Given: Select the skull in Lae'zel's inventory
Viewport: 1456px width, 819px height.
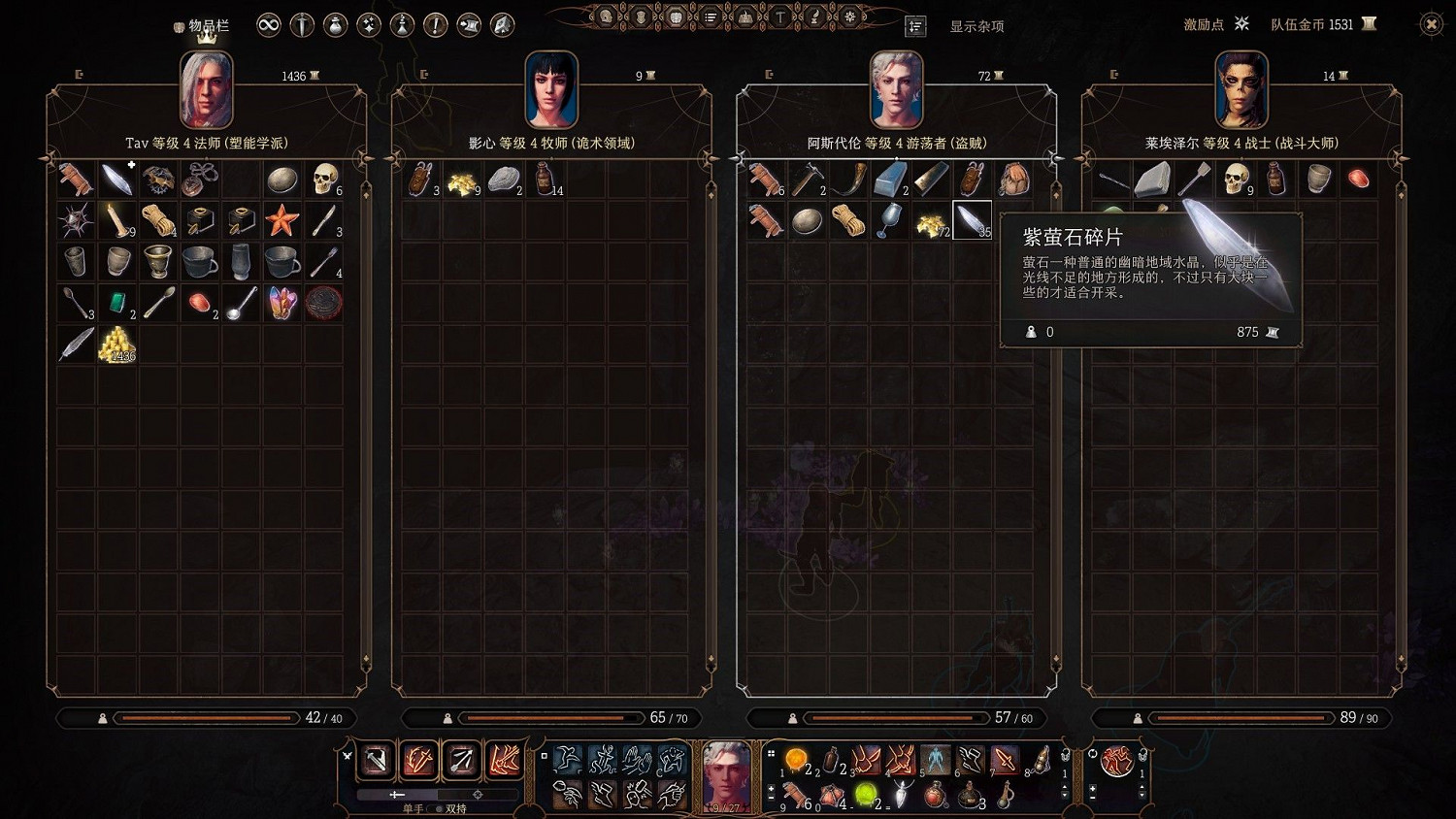Looking at the screenshot, I should click(1235, 179).
